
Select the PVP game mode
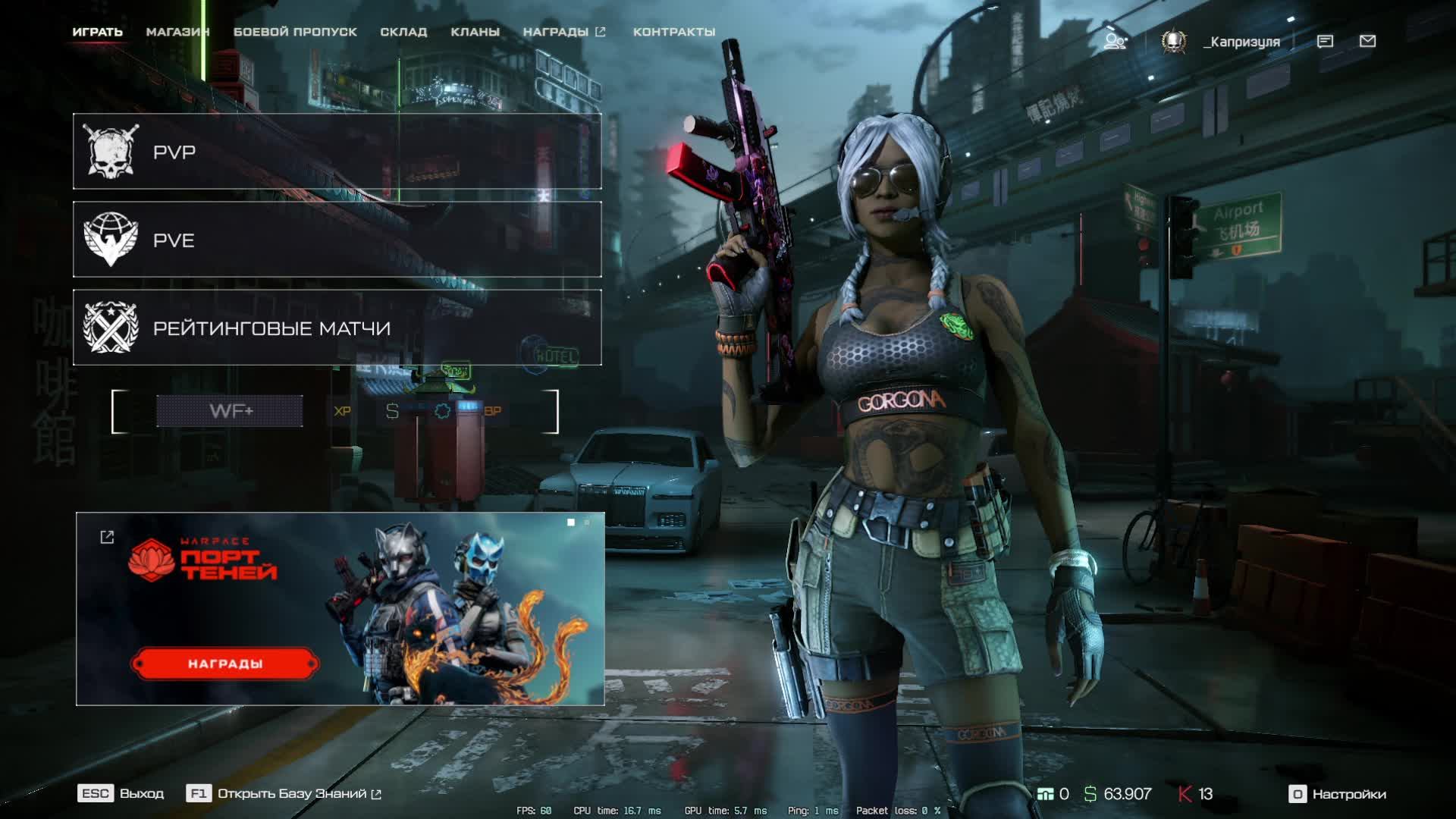337,152
